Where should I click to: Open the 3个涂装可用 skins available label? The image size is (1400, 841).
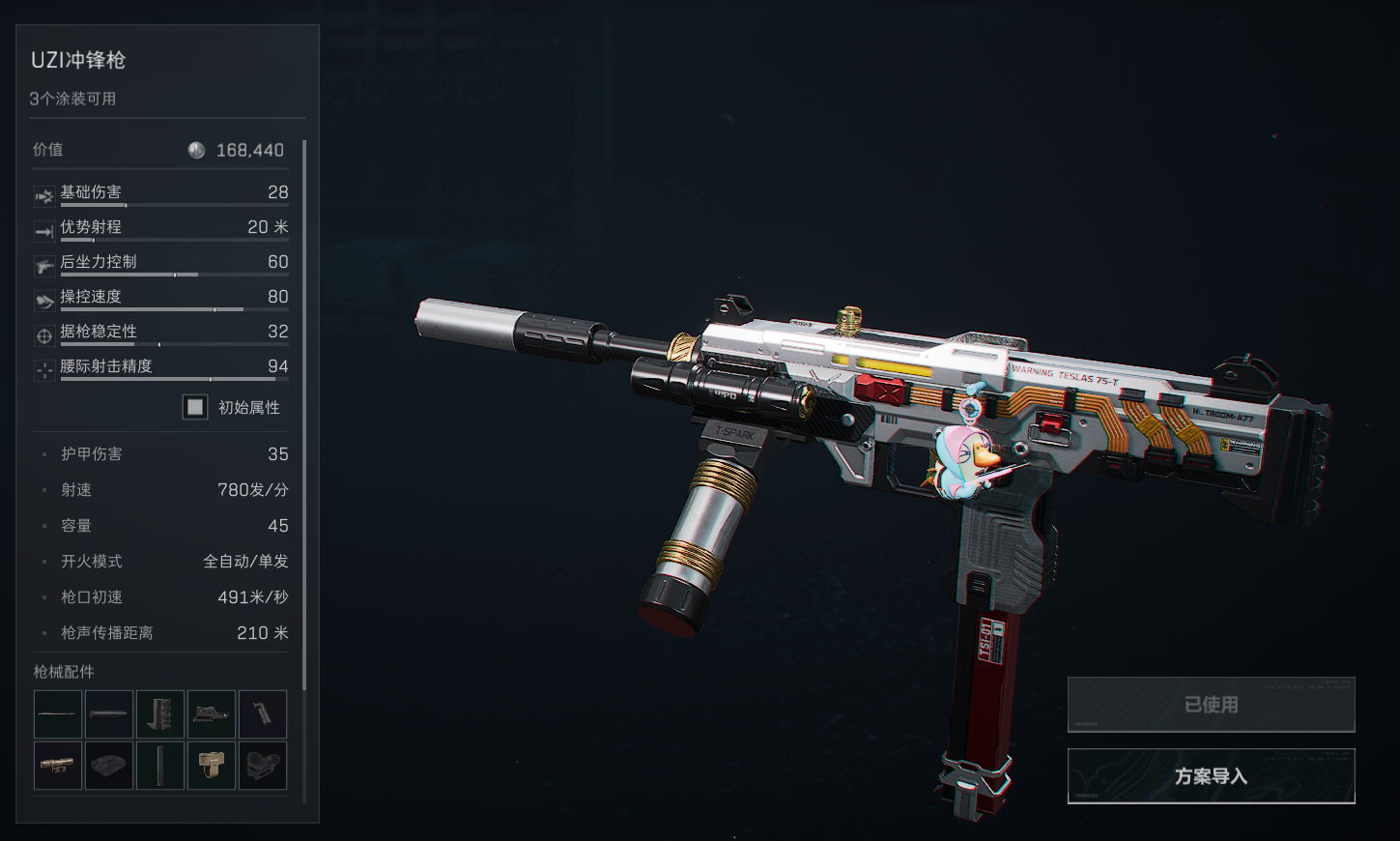tap(73, 99)
